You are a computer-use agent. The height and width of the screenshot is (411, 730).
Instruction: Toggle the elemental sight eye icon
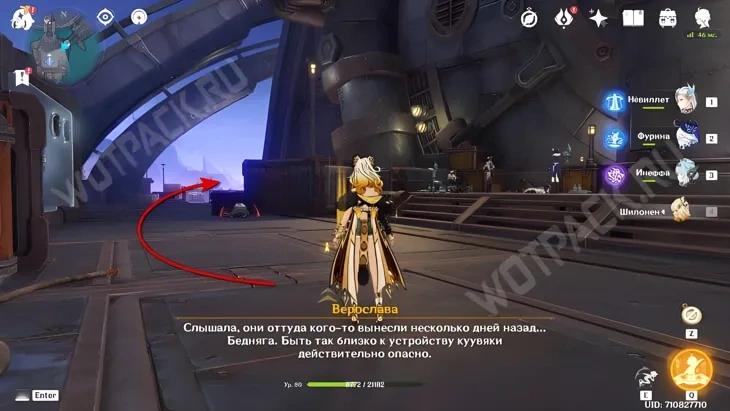106,18
